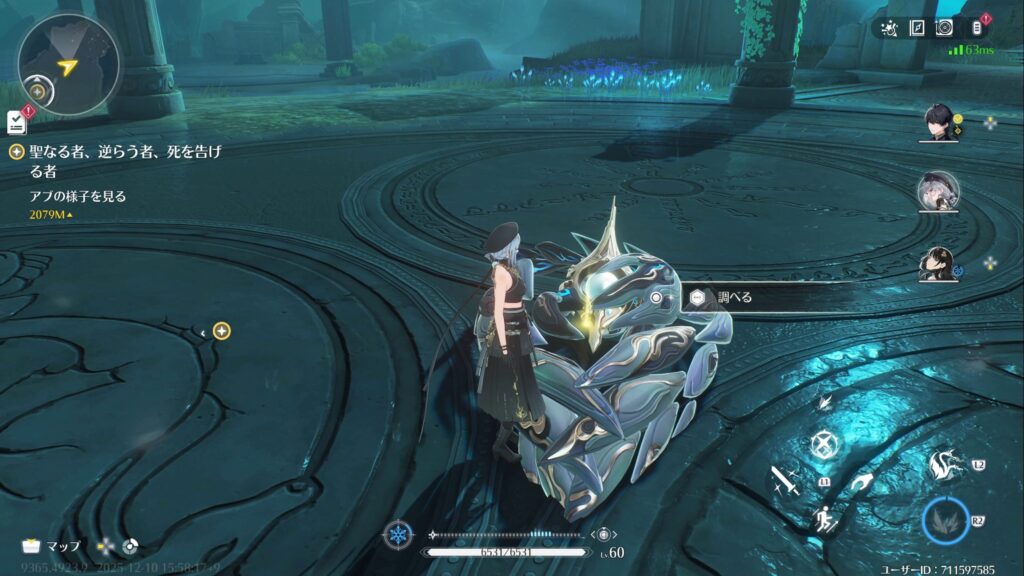Screen dimensions: 1024x576
Task: Activate the circular crossed resonance skill icon
Action: point(823,443)
